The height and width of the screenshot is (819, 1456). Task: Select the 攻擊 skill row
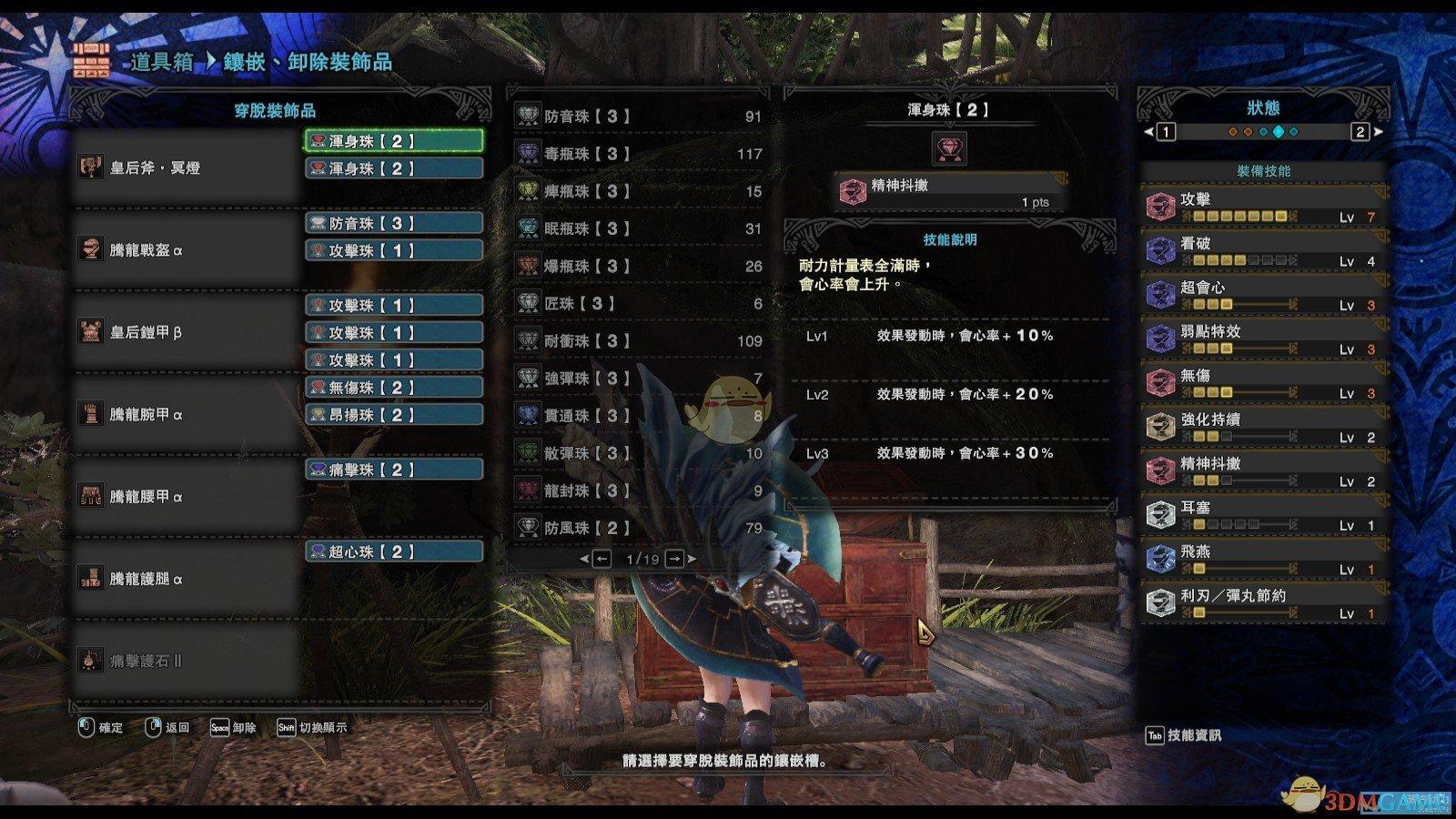point(1263,207)
